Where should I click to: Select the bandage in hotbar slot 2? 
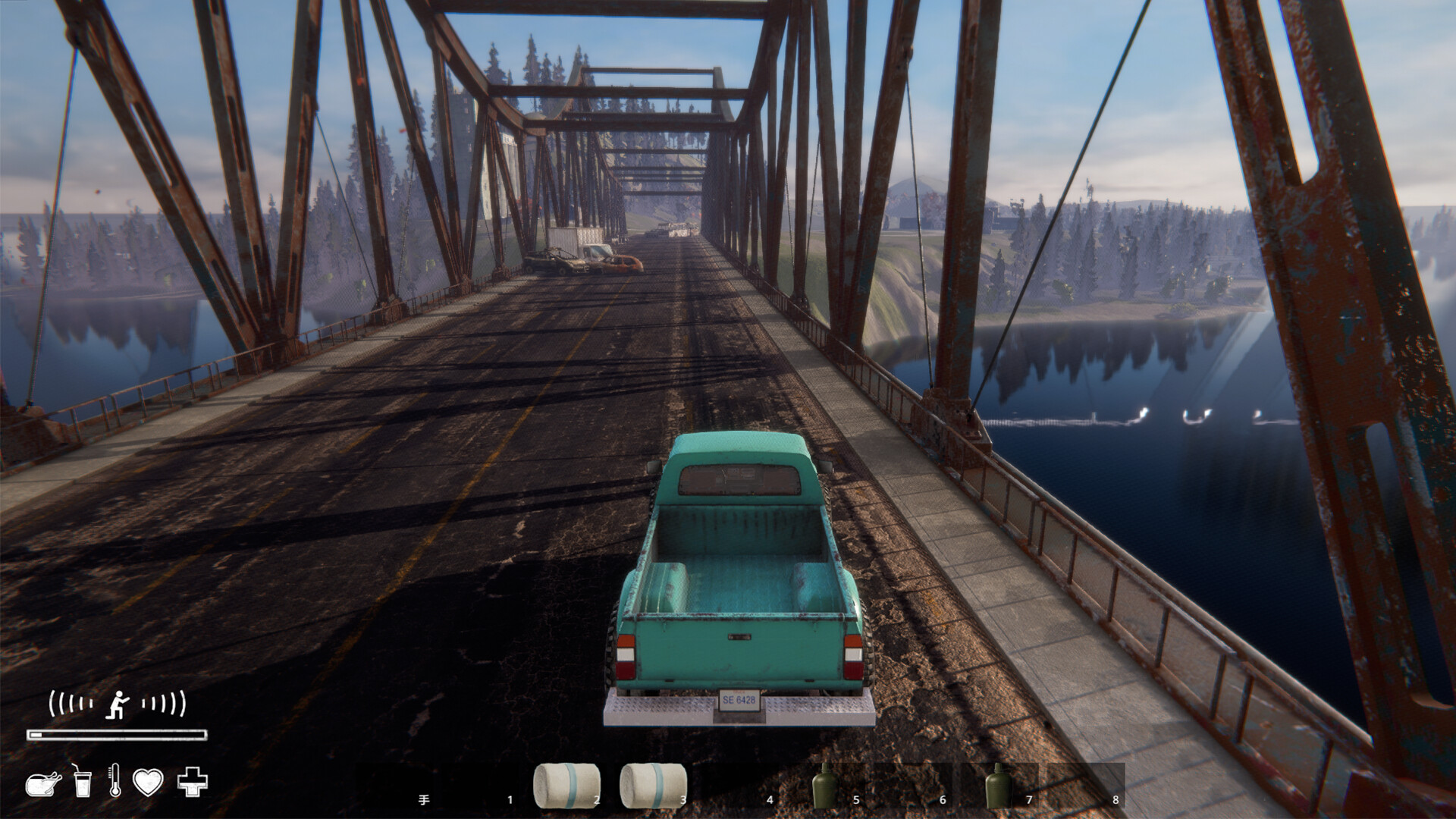point(566,786)
